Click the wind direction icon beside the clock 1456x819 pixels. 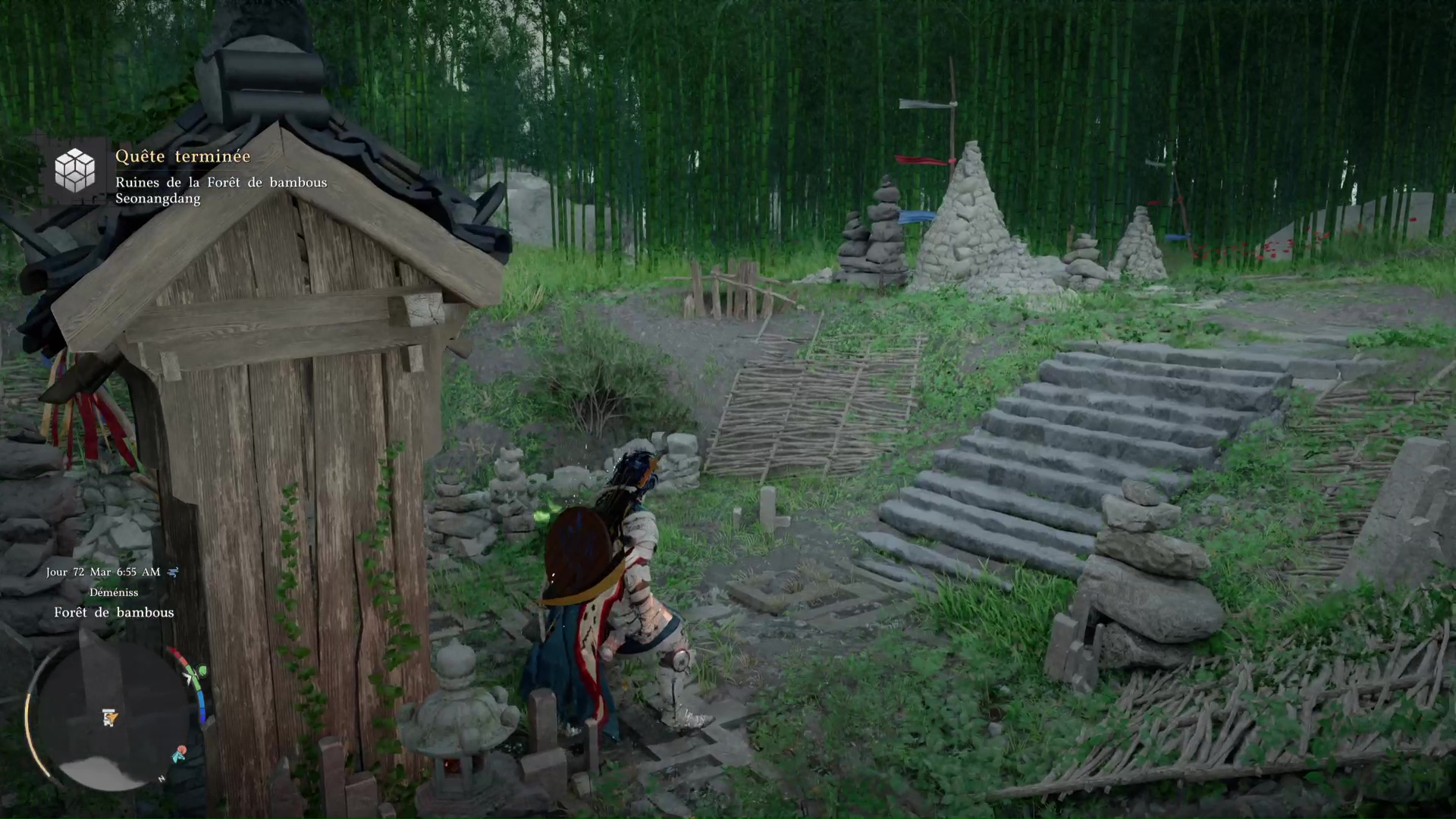pos(173,572)
